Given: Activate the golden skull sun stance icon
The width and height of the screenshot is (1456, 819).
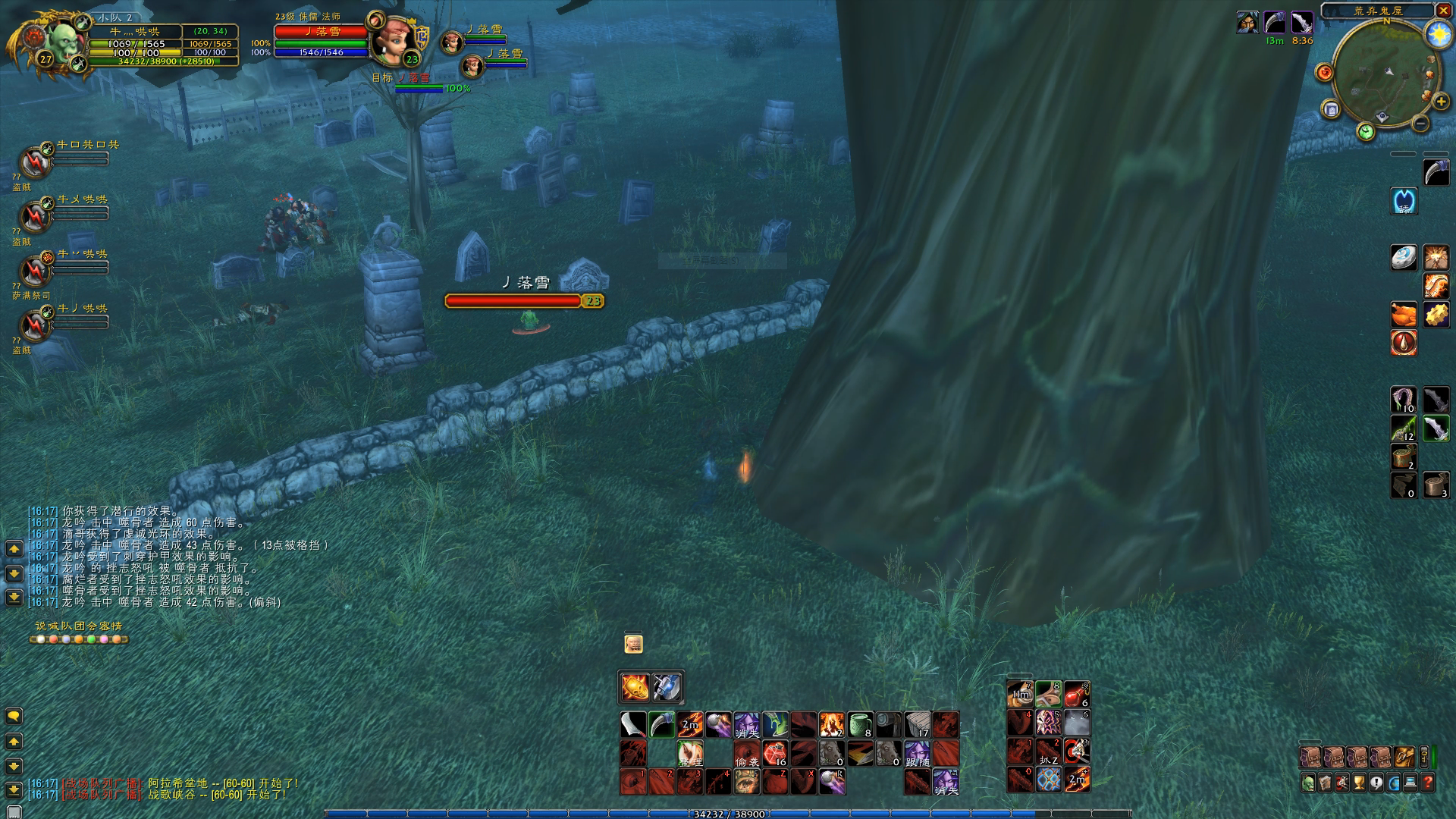Looking at the screenshot, I should point(634,687).
